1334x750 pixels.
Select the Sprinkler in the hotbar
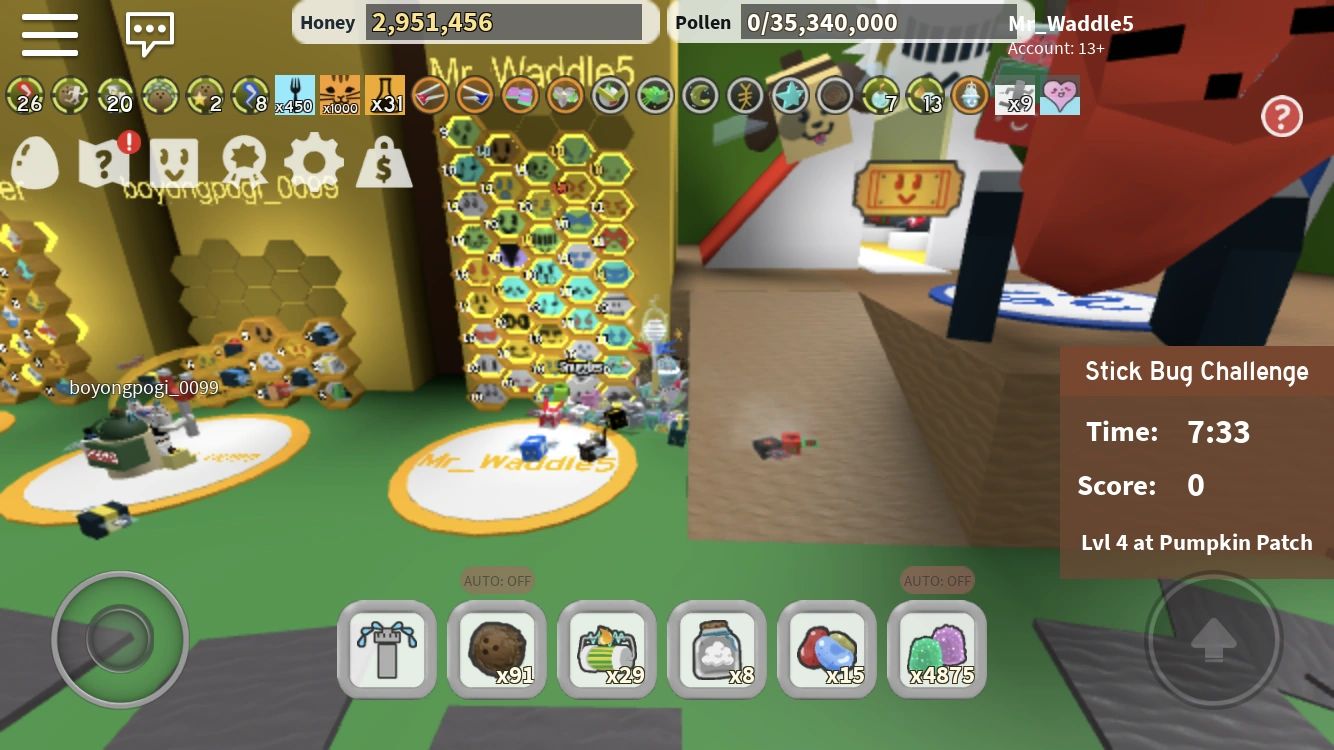click(387, 648)
